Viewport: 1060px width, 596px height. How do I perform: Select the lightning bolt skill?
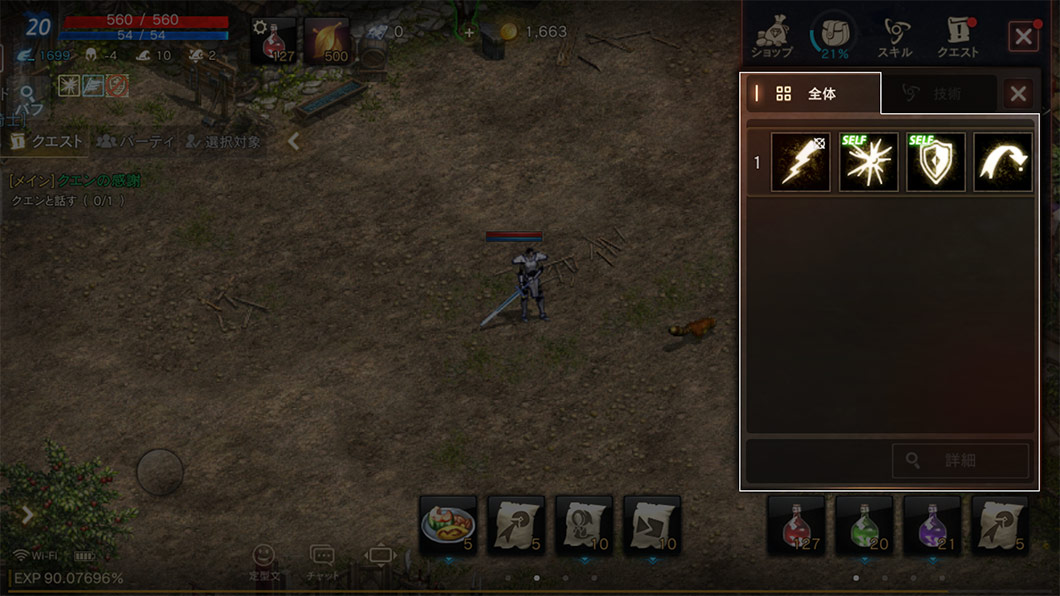coord(800,162)
